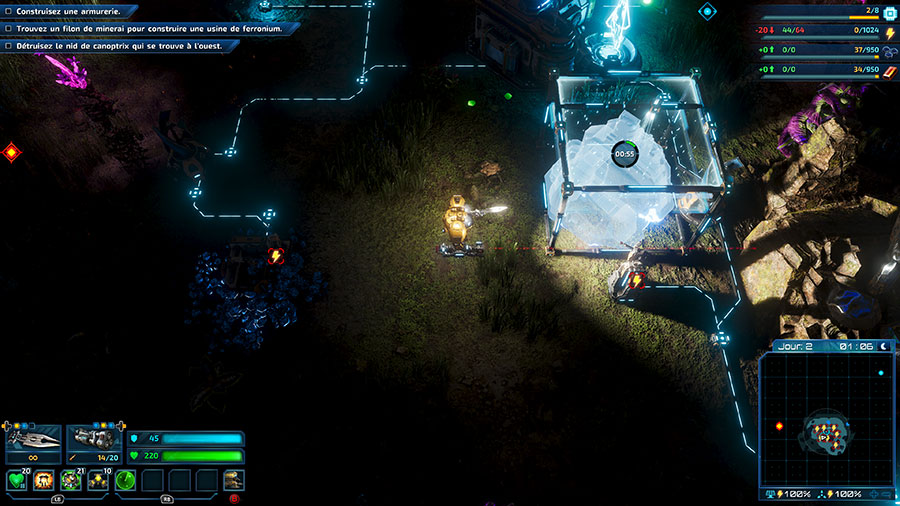Viewport: 900px width, 506px height.
Task: Use the green heart healing item
Action: click(17, 481)
